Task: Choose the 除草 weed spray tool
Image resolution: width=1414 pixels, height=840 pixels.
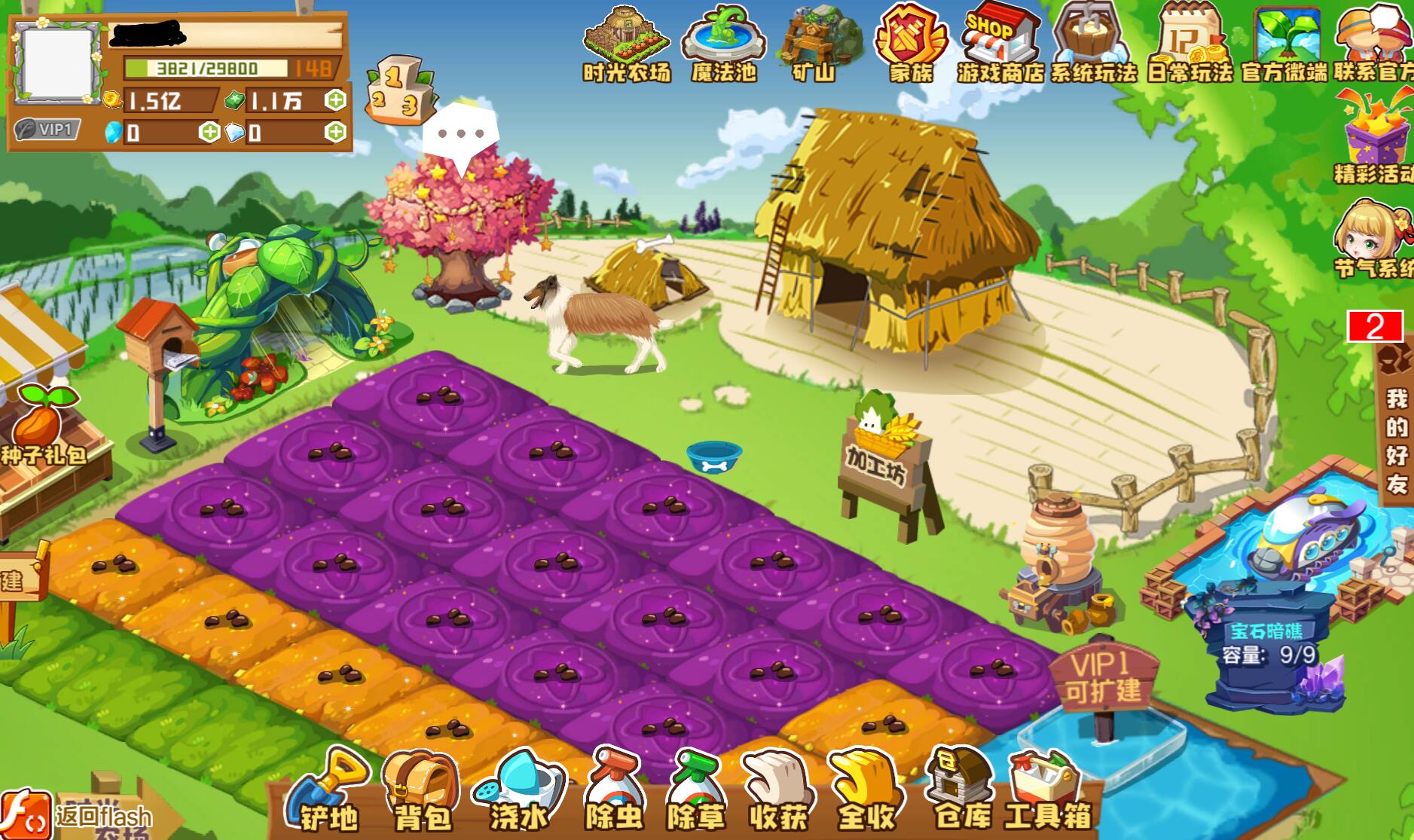Action: [x=697, y=791]
